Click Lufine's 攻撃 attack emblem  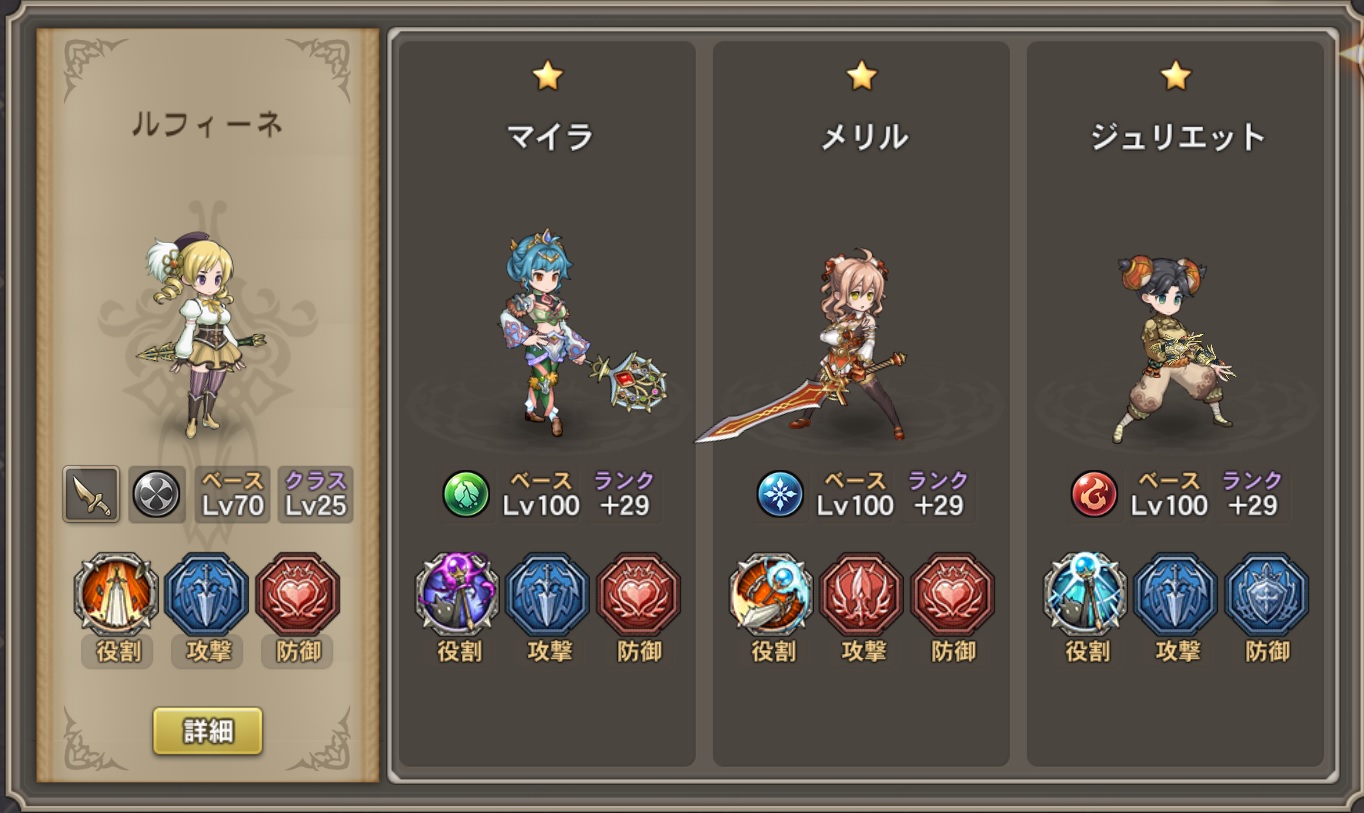(206, 594)
